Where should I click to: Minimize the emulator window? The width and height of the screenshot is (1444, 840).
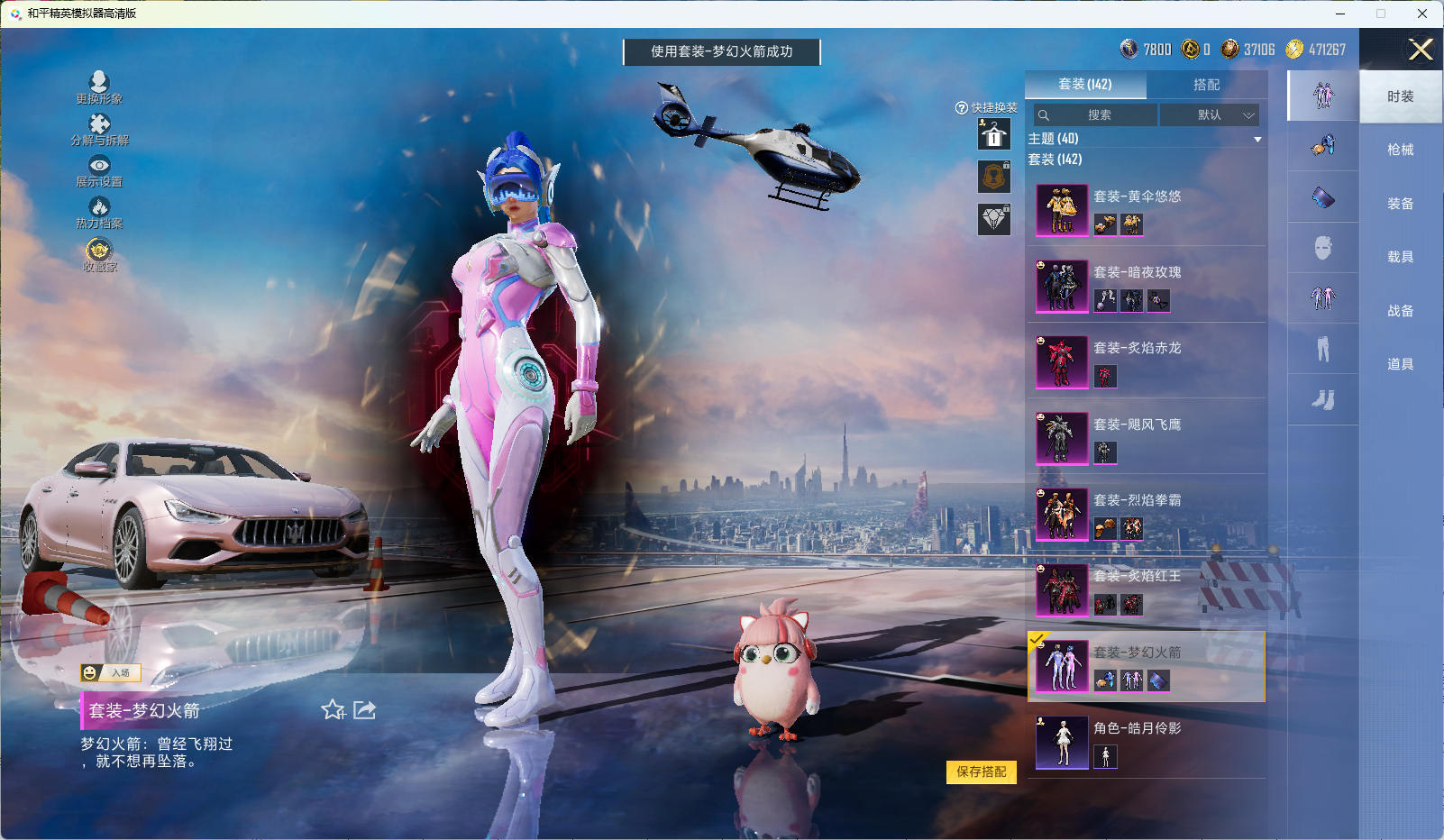[x=1340, y=14]
